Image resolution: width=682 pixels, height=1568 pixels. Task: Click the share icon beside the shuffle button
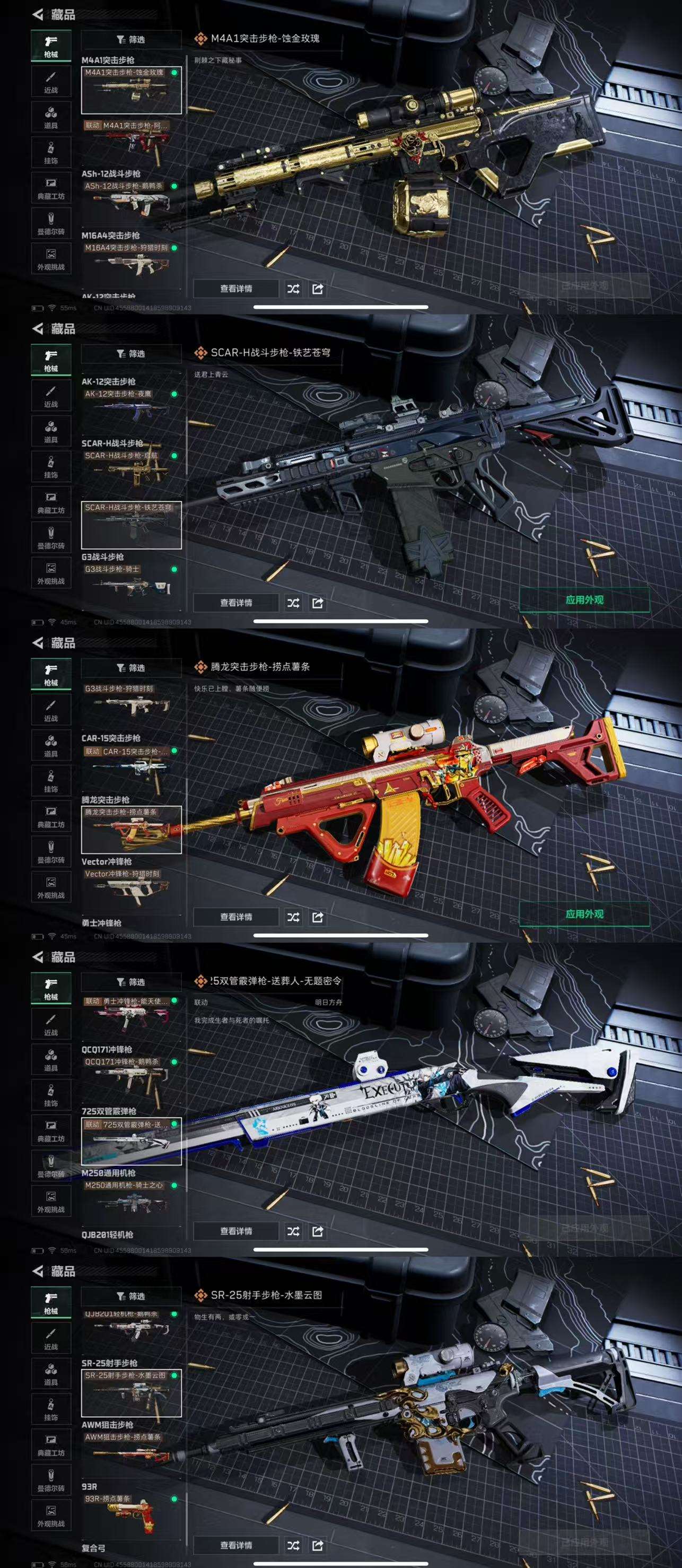coord(318,289)
